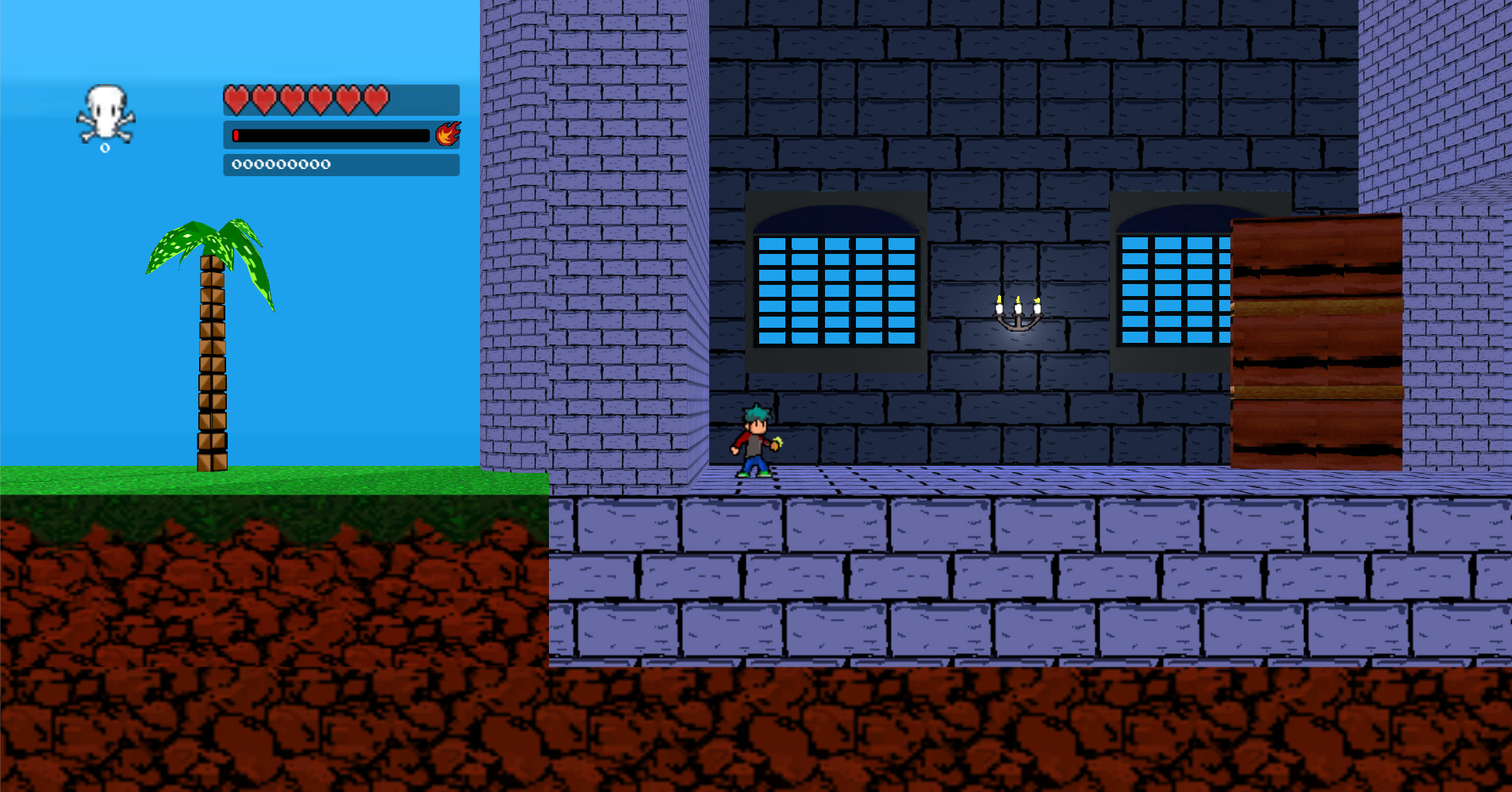Screen dimensions: 1512x792
Task: Click the last red heart in the health row
Action: point(375,98)
